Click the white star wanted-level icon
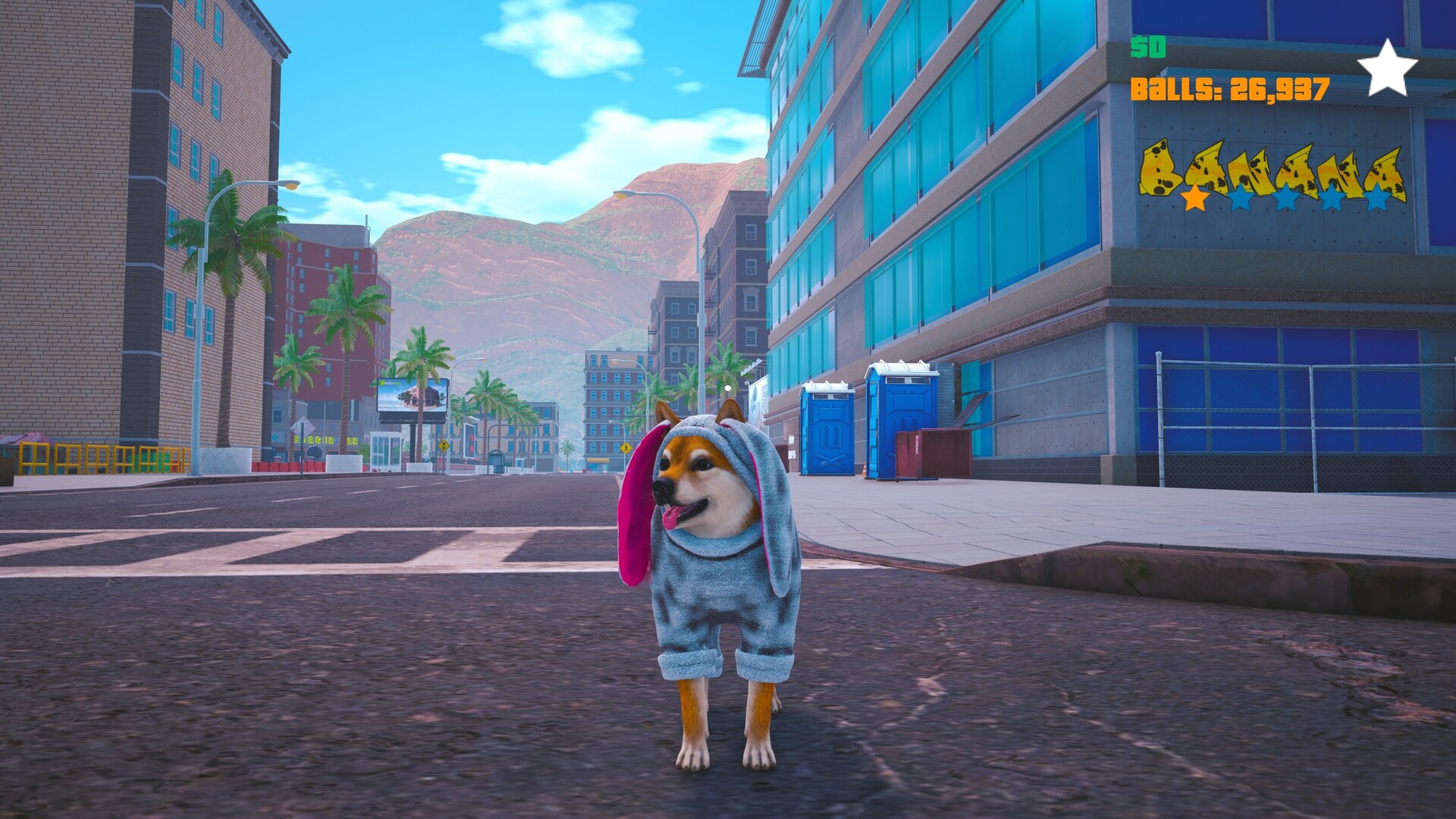This screenshot has height=819, width=1456. tap(1389, 68)
